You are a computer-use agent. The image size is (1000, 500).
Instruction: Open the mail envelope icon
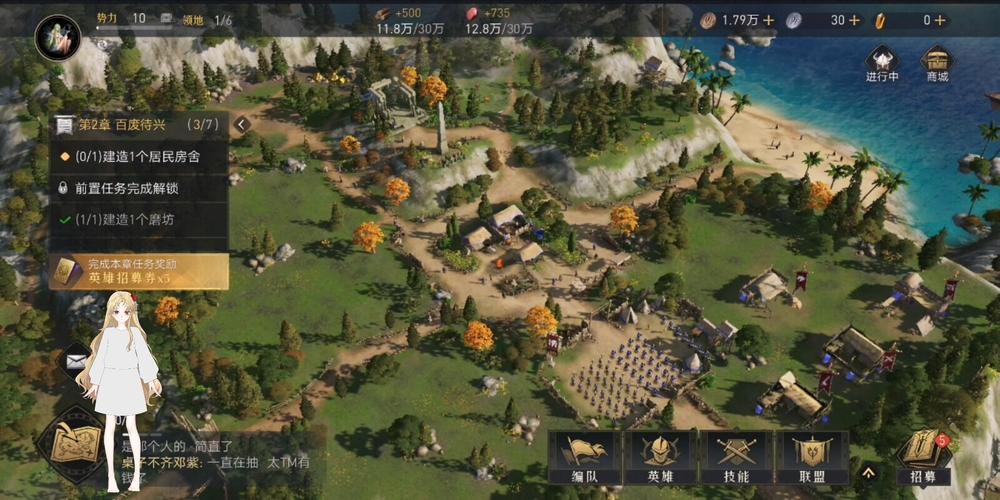76,358
